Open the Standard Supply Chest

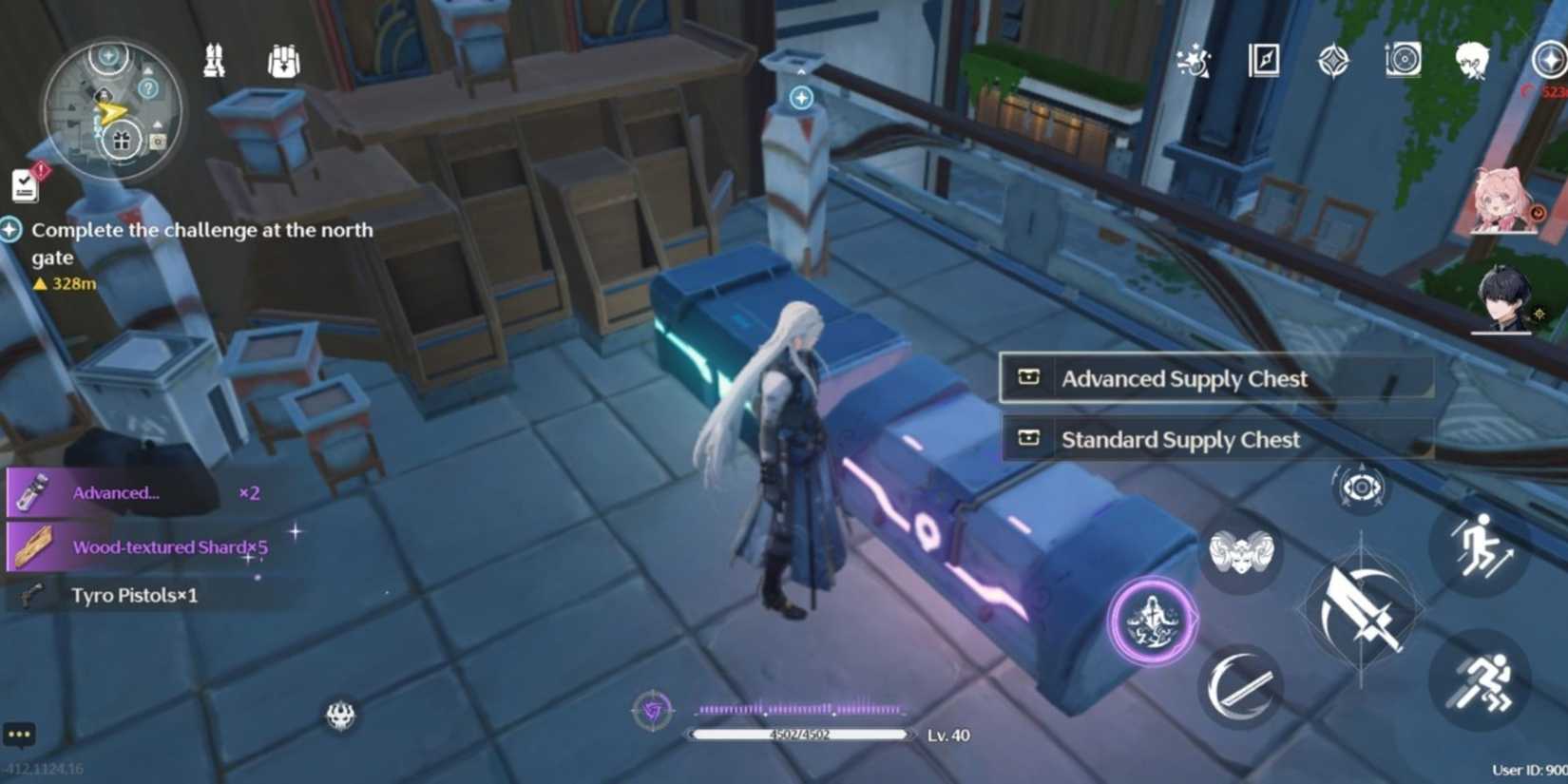[x=1217, y=439]
